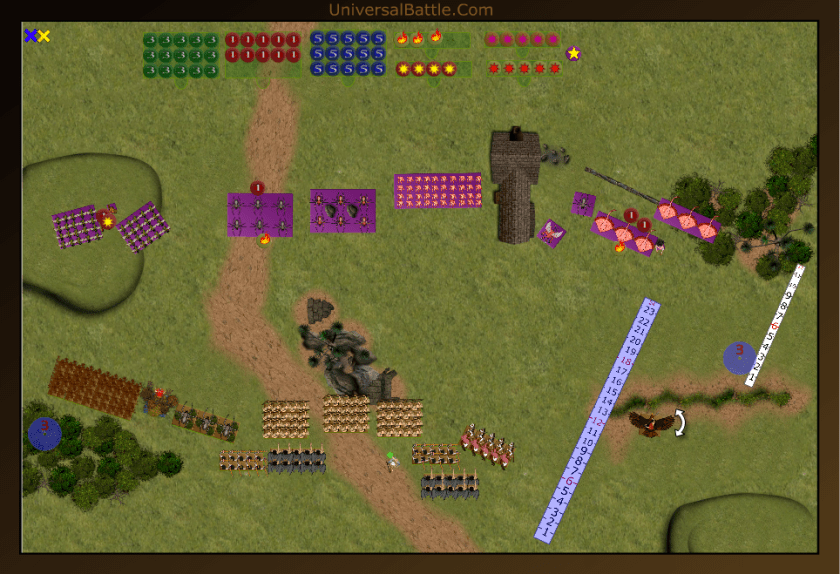The height and width of the screenshot is (574, 840).
Task: Select the long blue measuring ruler
Action: [x=599, y=420]
